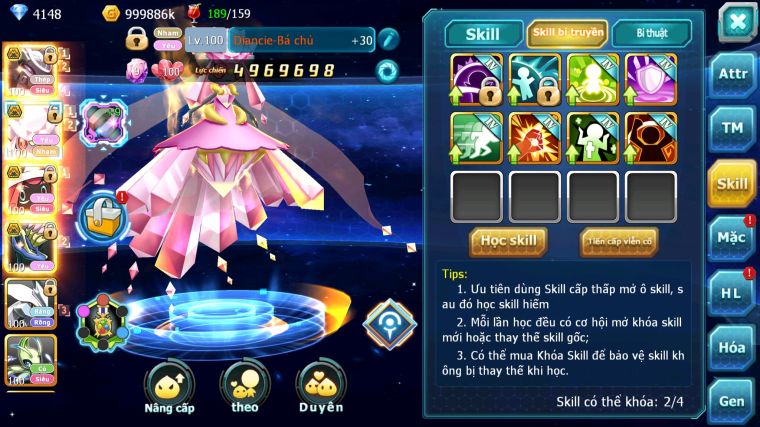Open the Hóa side tab
The image size is (760, 427).
pyautogui.click(x=732, y=347)
